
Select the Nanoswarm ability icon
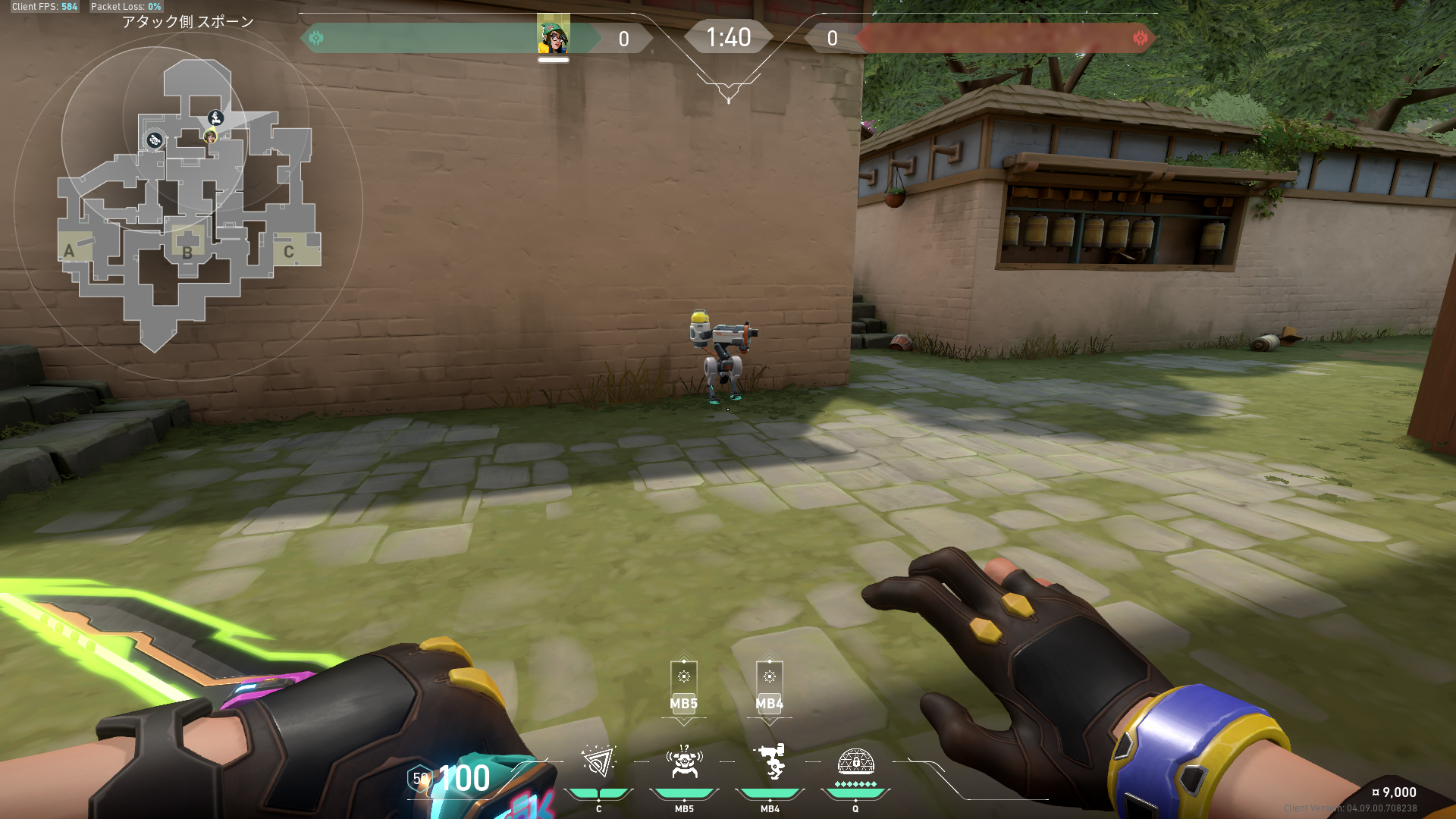pyautogui.click(x=598, y=762)
